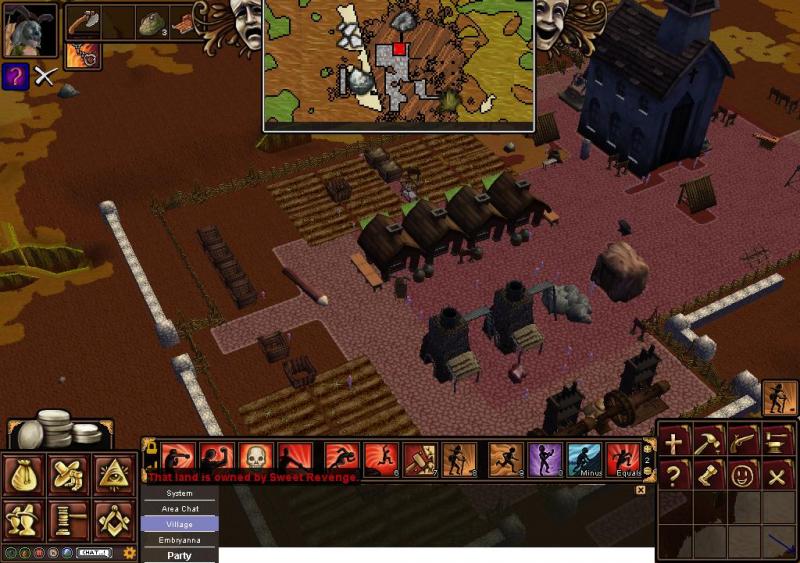Open the gavel menu button
Image resolution: width=800 pixels, height=563 pixels.
coord(69,520)
